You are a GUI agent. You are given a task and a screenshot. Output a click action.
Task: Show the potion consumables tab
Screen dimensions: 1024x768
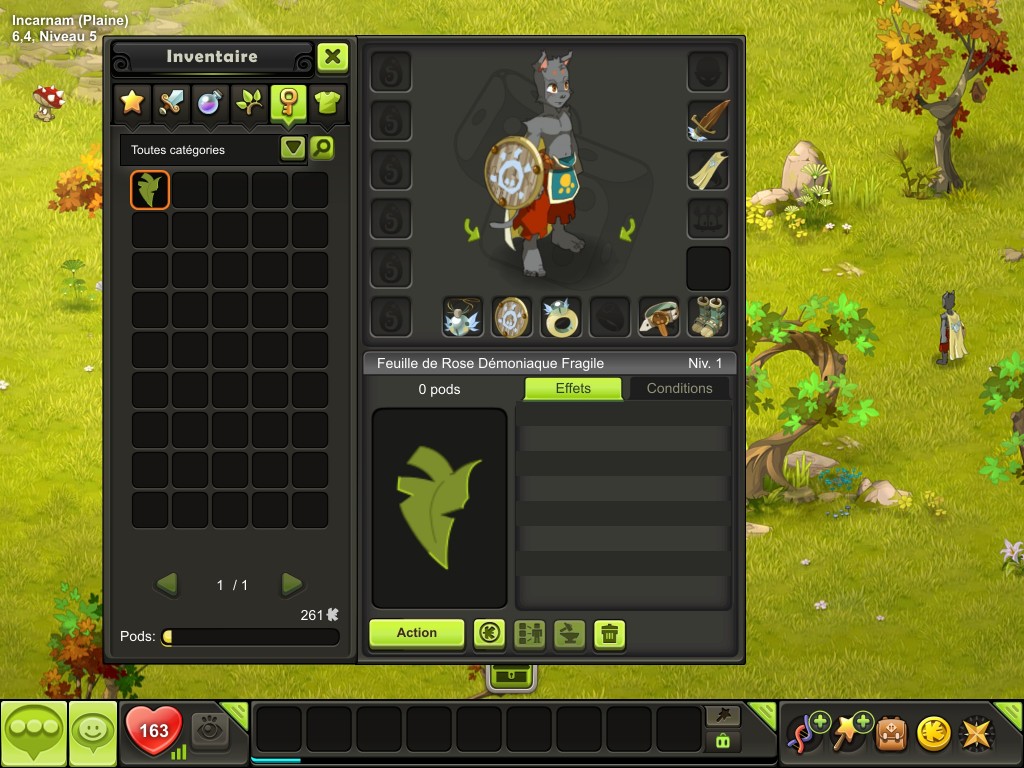pos(209,101)
